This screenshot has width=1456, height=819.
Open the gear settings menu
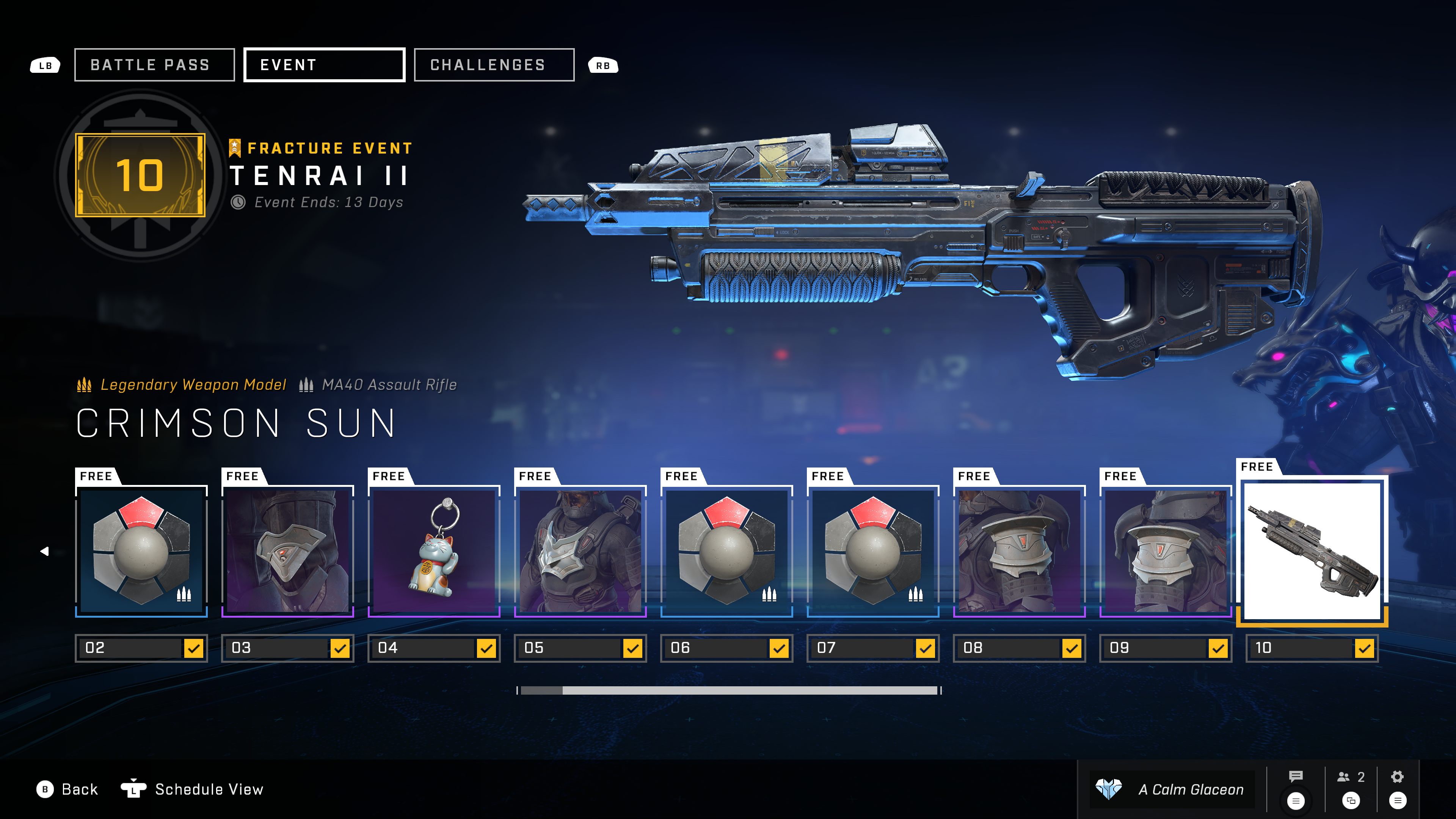point(1397,778)
